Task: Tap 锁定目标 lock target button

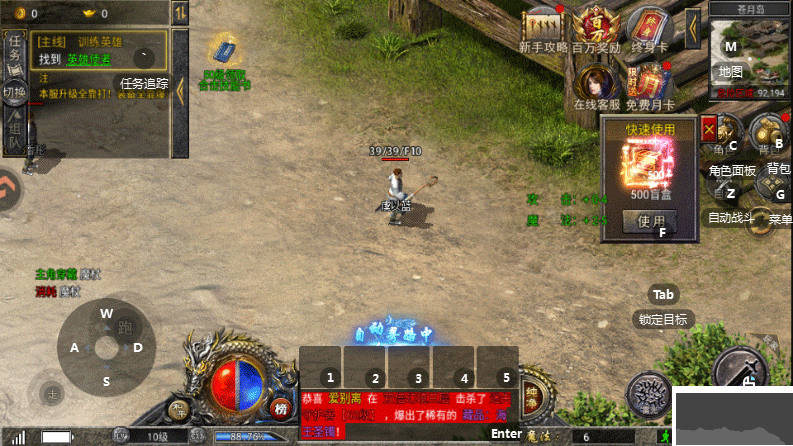Action: (663, 320)
